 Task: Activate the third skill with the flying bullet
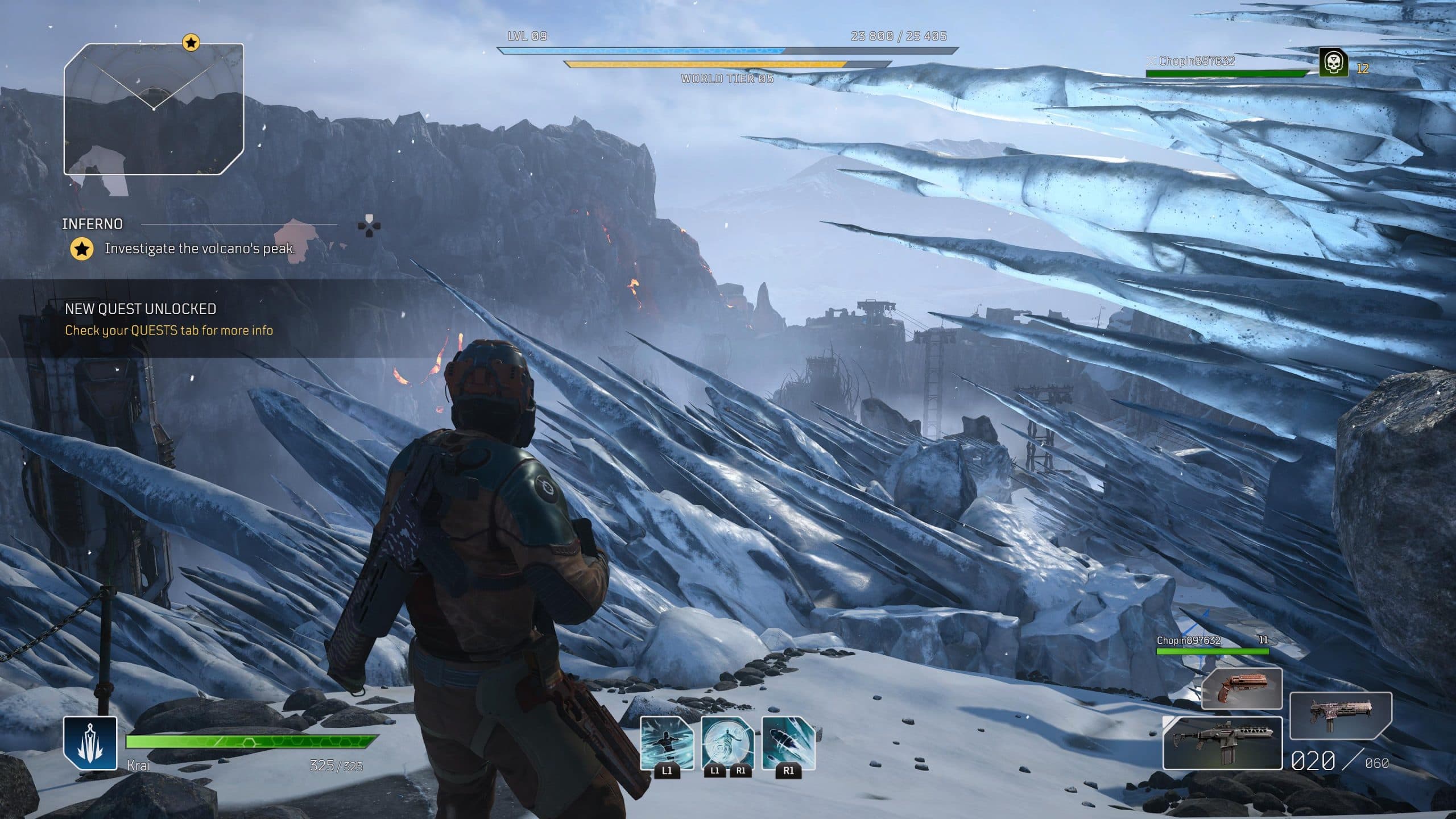click(788, 743)
